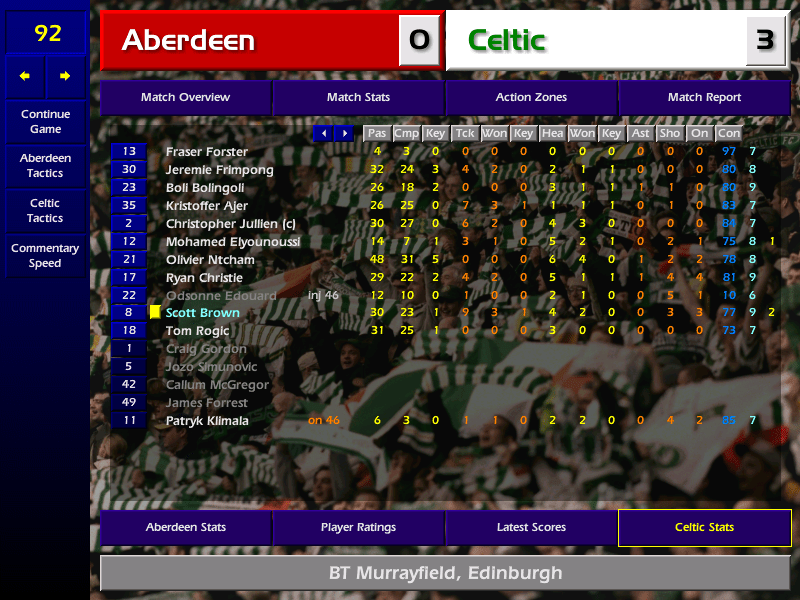Select Fraser Forster's row

coord(206,152)
